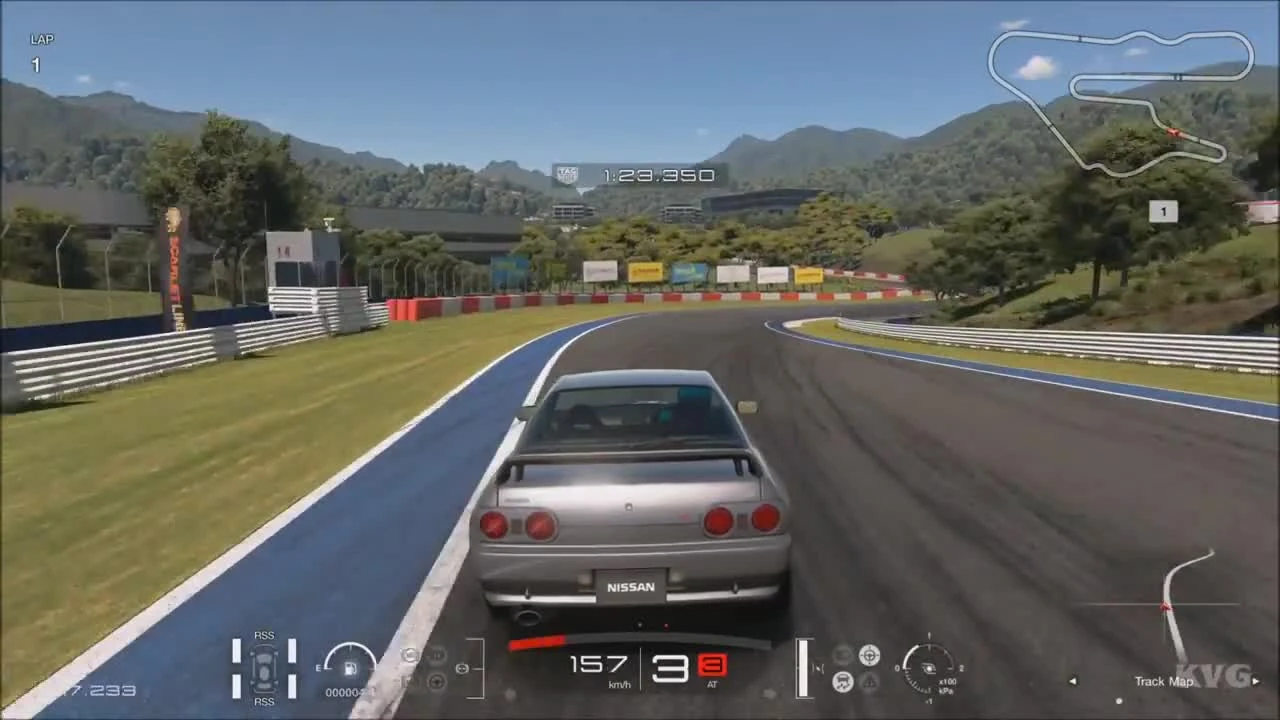This screenshot has width=1280, height=720.
Task: Click the position number 1 badge
Action: tap(1163, 211)
